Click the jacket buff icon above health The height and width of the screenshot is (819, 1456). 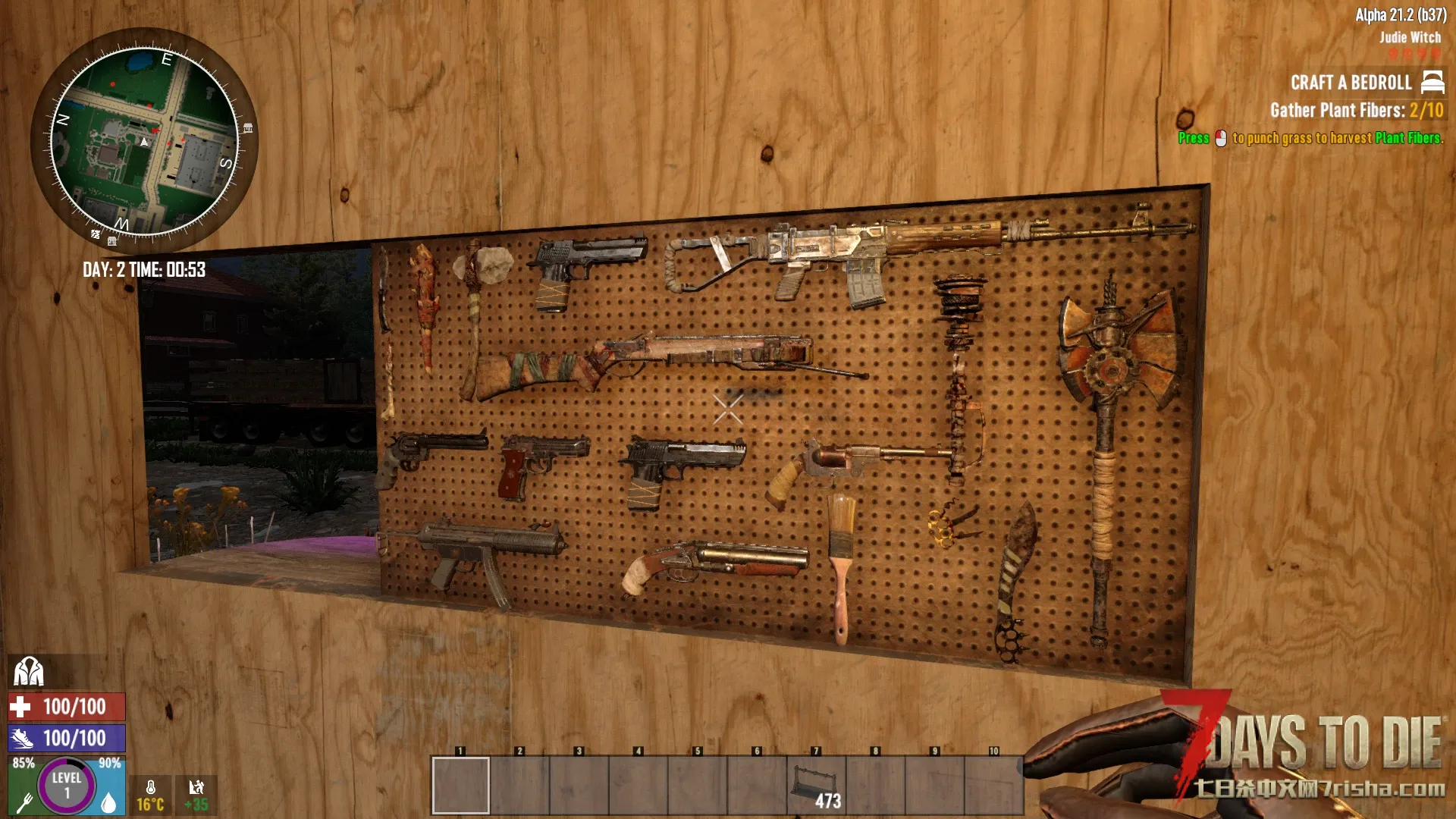(29, 672)
